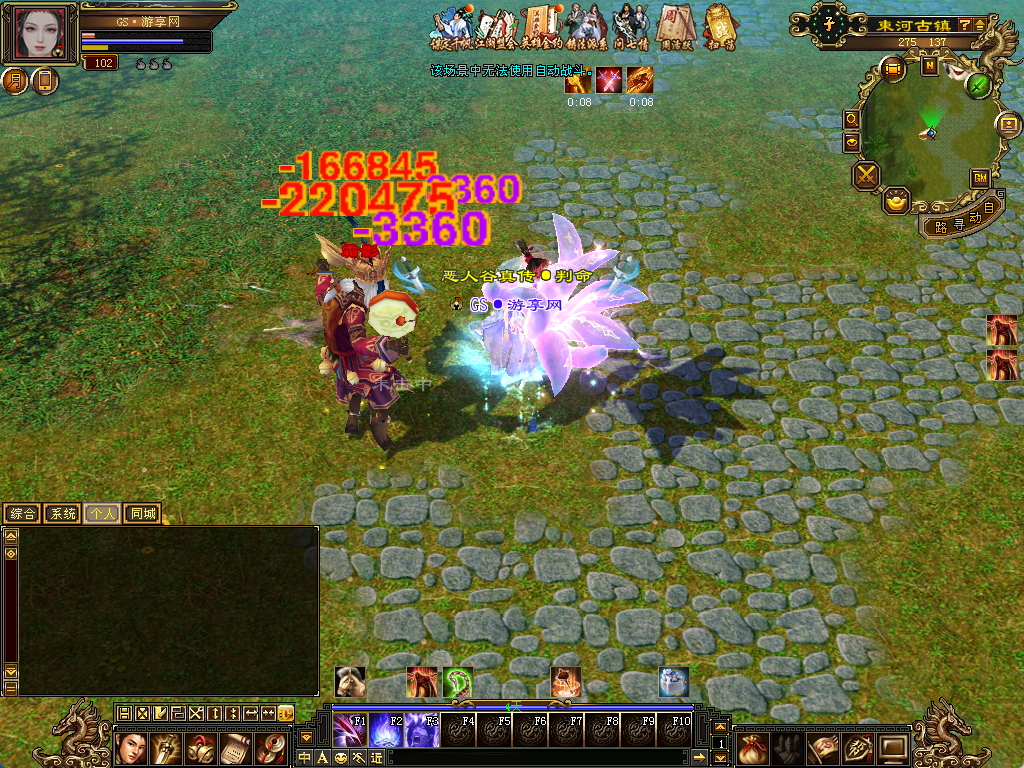
Task: Open the money bag inventory icon
Action: 751,746
